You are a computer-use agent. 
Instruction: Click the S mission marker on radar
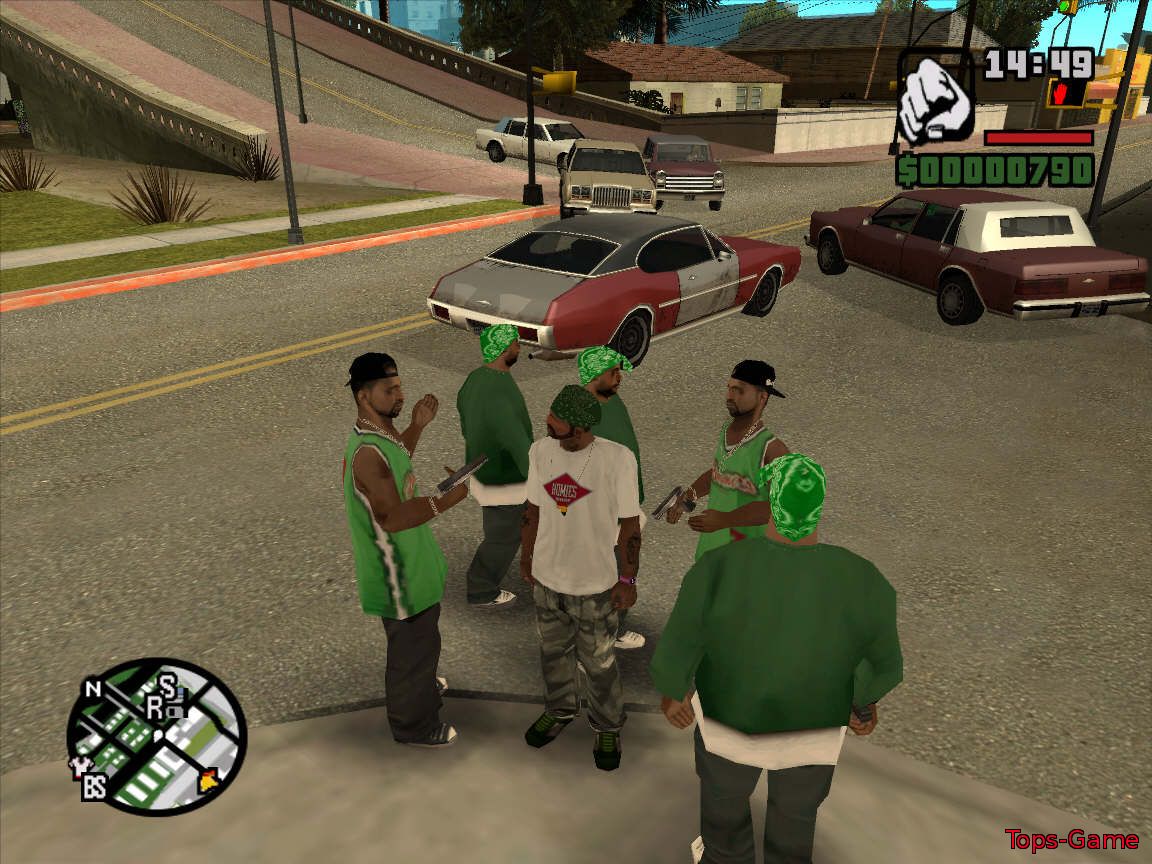click(167, 684)
